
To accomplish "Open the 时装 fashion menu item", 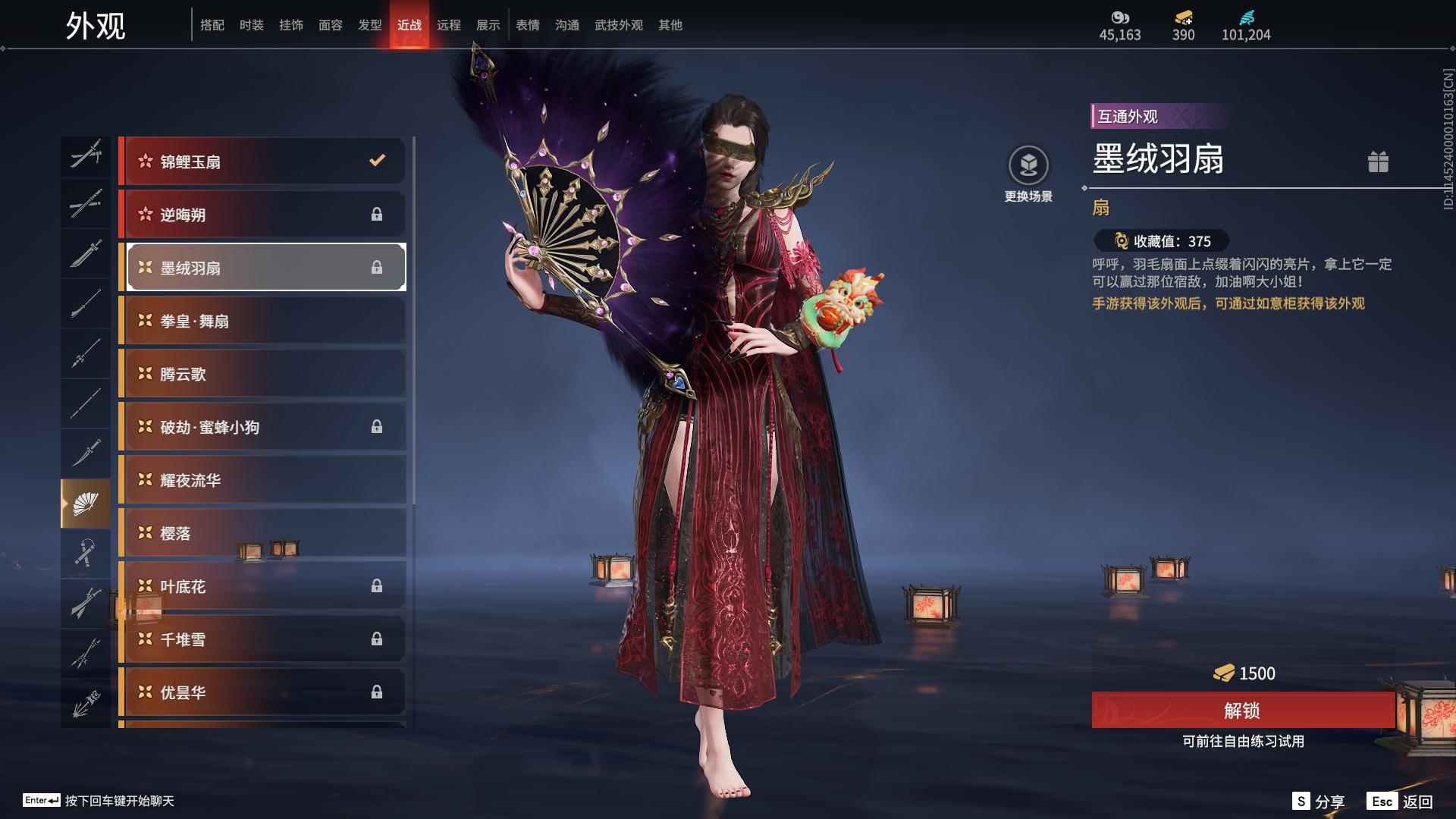I will (251, 24).
